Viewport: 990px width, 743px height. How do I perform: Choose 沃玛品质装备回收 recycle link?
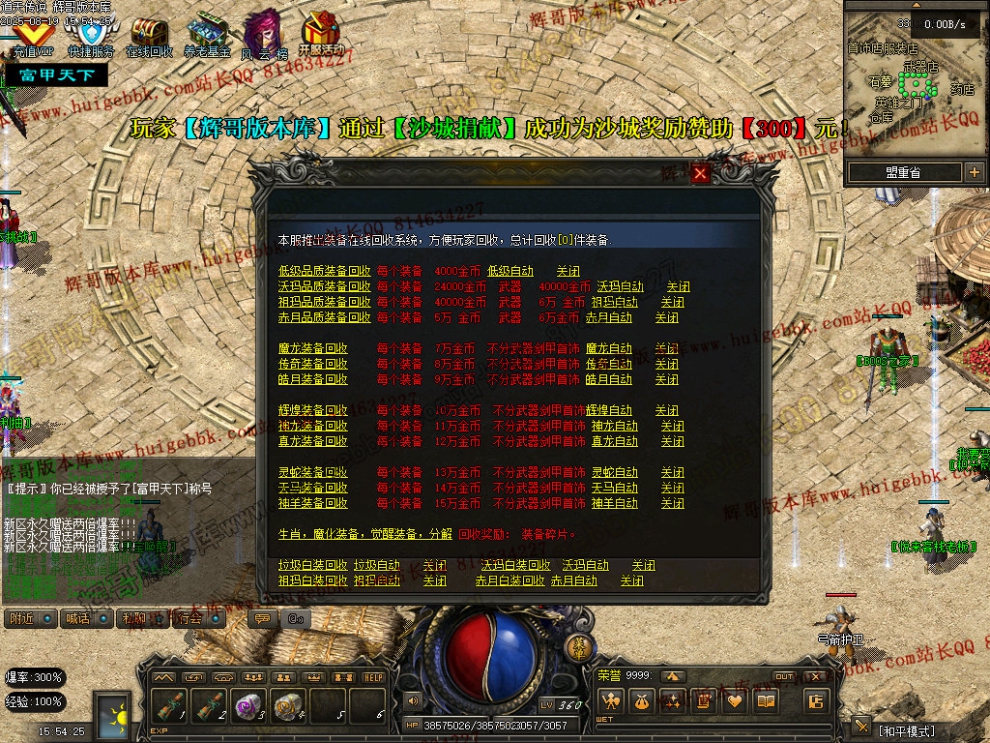[324, 287]
